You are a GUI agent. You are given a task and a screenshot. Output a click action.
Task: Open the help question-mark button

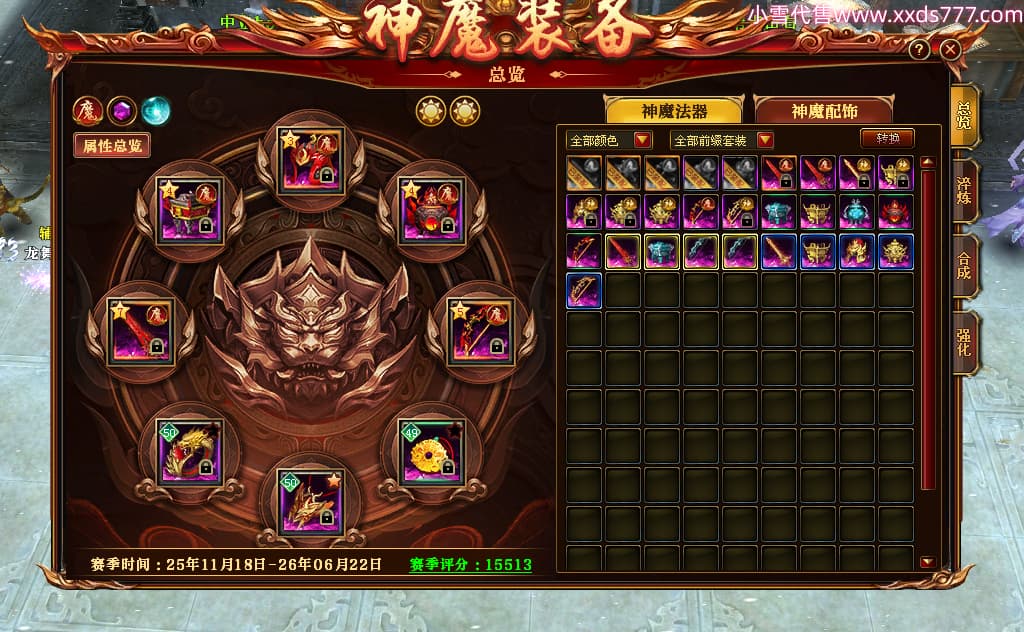919,49
